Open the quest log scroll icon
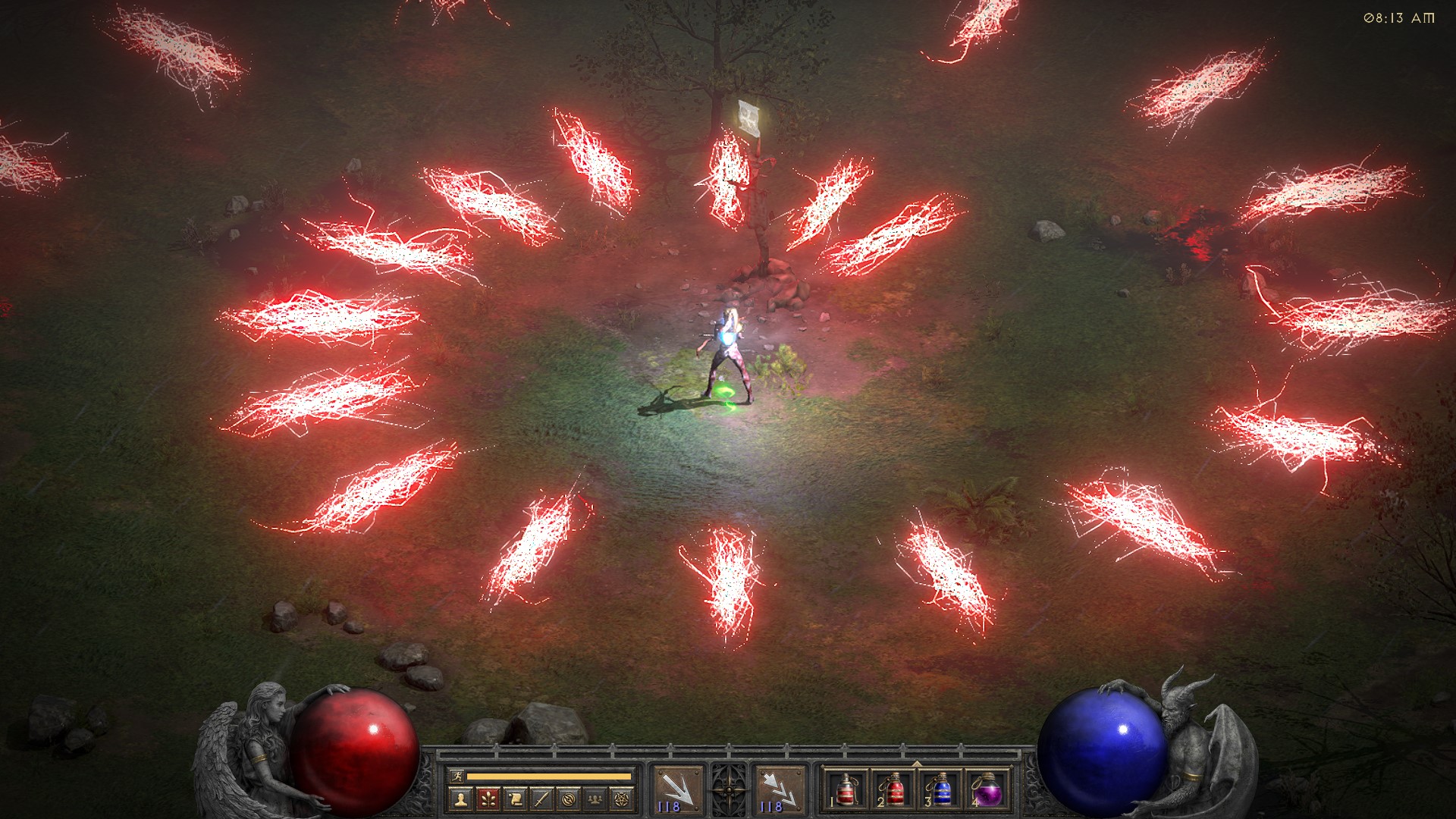Image resolution: width=1456 pixels, height=819 pixels. click(514, 798)
